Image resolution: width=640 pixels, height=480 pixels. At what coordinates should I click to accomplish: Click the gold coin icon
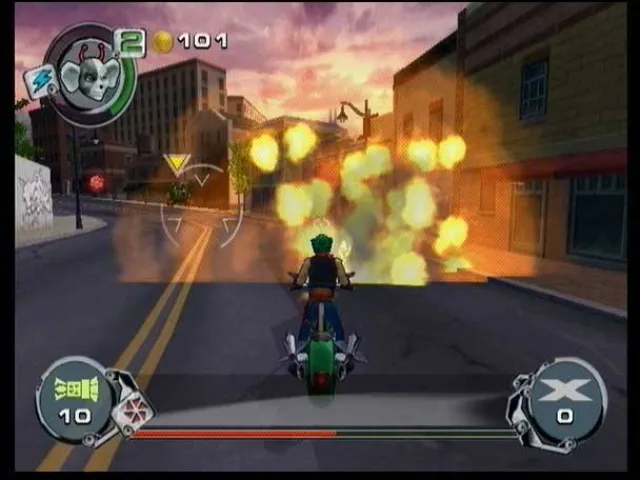tap(163, 42)
